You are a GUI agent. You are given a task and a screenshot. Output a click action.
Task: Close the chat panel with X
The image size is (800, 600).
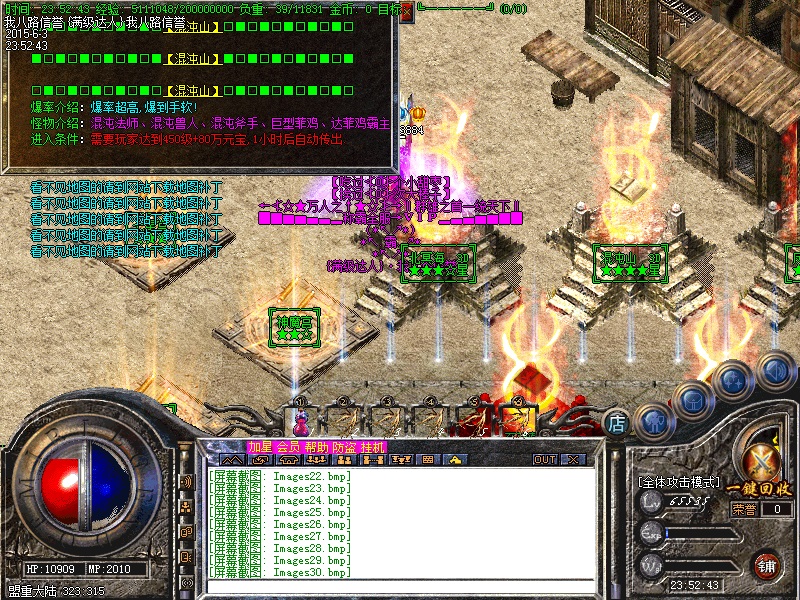click(x=573, y=460)
